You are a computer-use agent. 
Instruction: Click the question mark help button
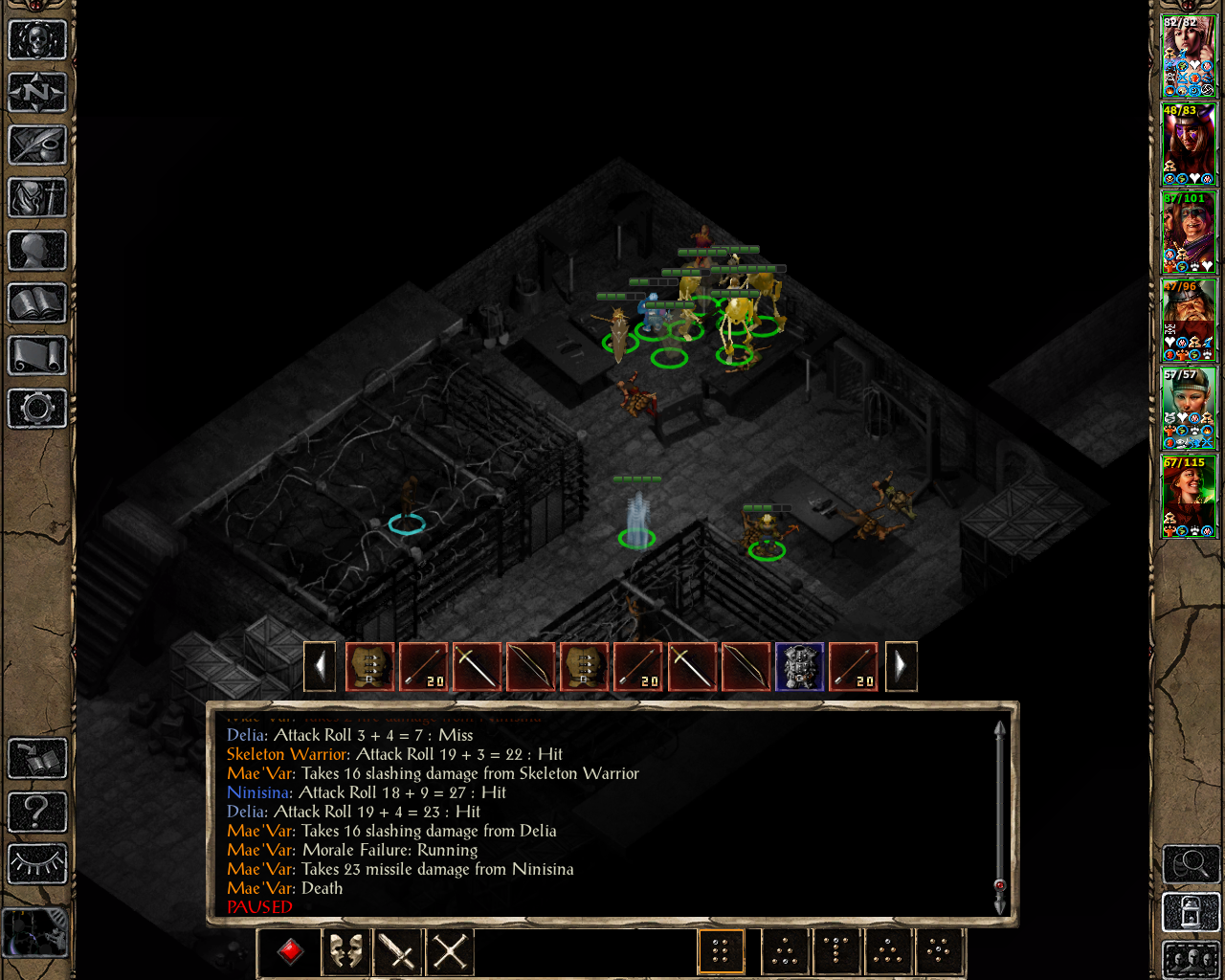click(x=37, y=812)
